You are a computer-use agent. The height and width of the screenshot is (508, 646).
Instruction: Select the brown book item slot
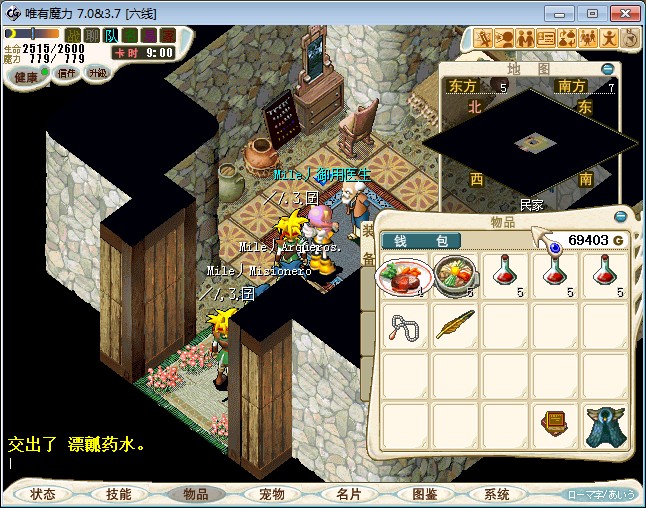tap(556, 424)
